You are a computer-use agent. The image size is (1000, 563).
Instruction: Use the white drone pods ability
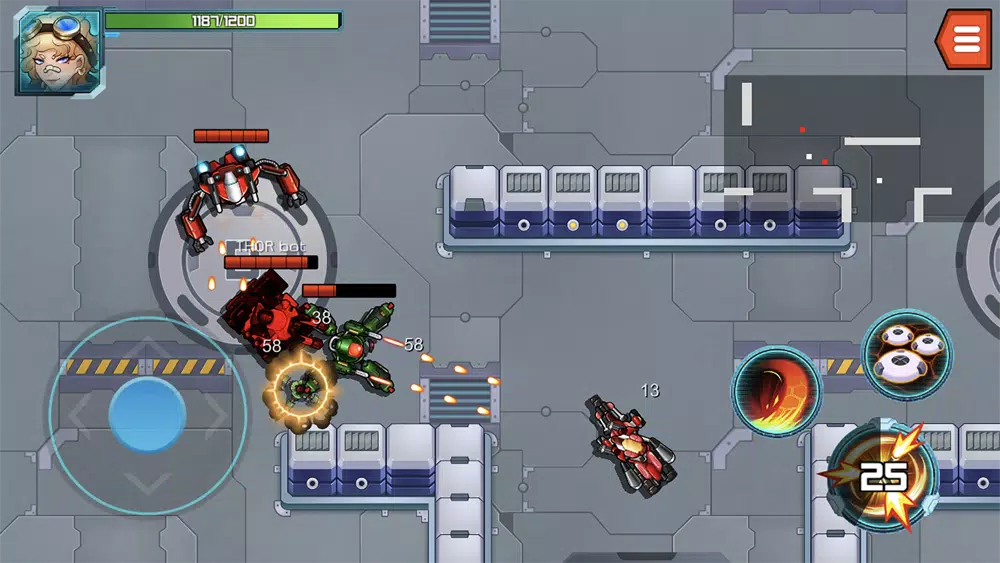(907, 353)
